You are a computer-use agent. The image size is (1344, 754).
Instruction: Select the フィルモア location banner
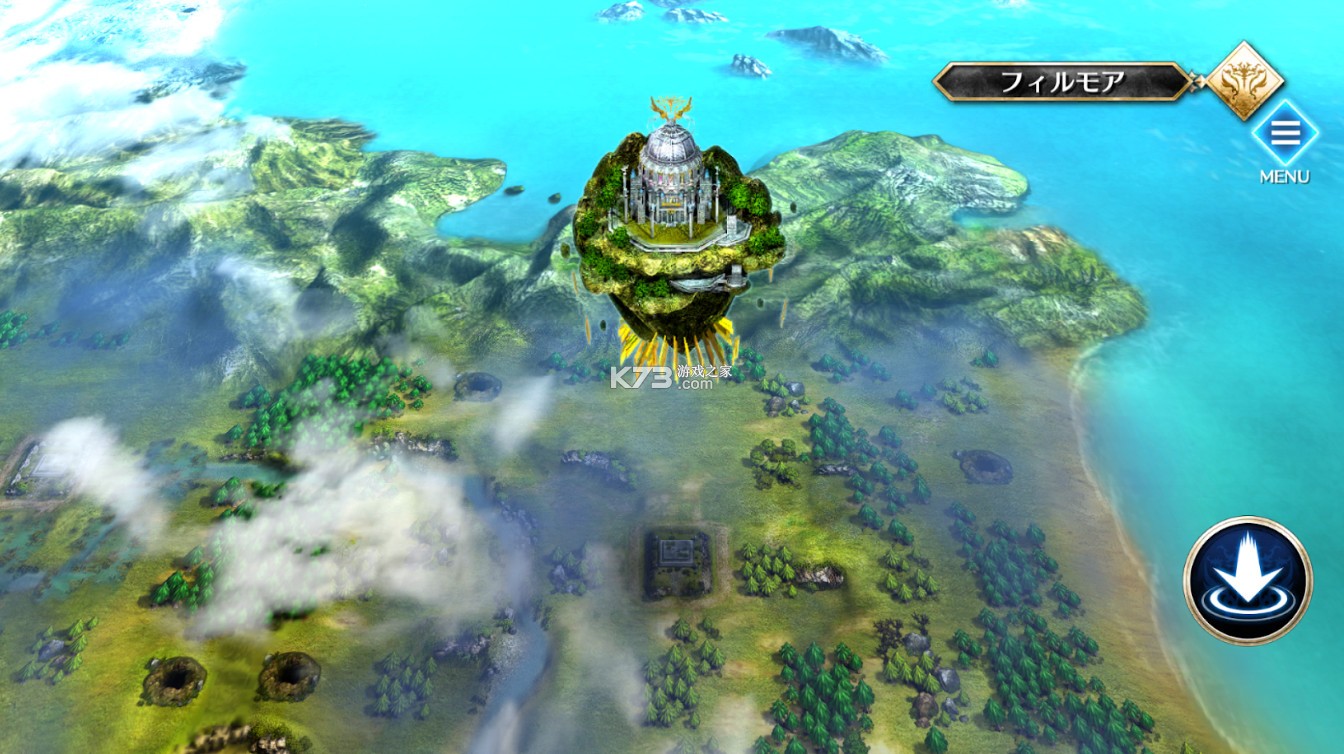1062,82
